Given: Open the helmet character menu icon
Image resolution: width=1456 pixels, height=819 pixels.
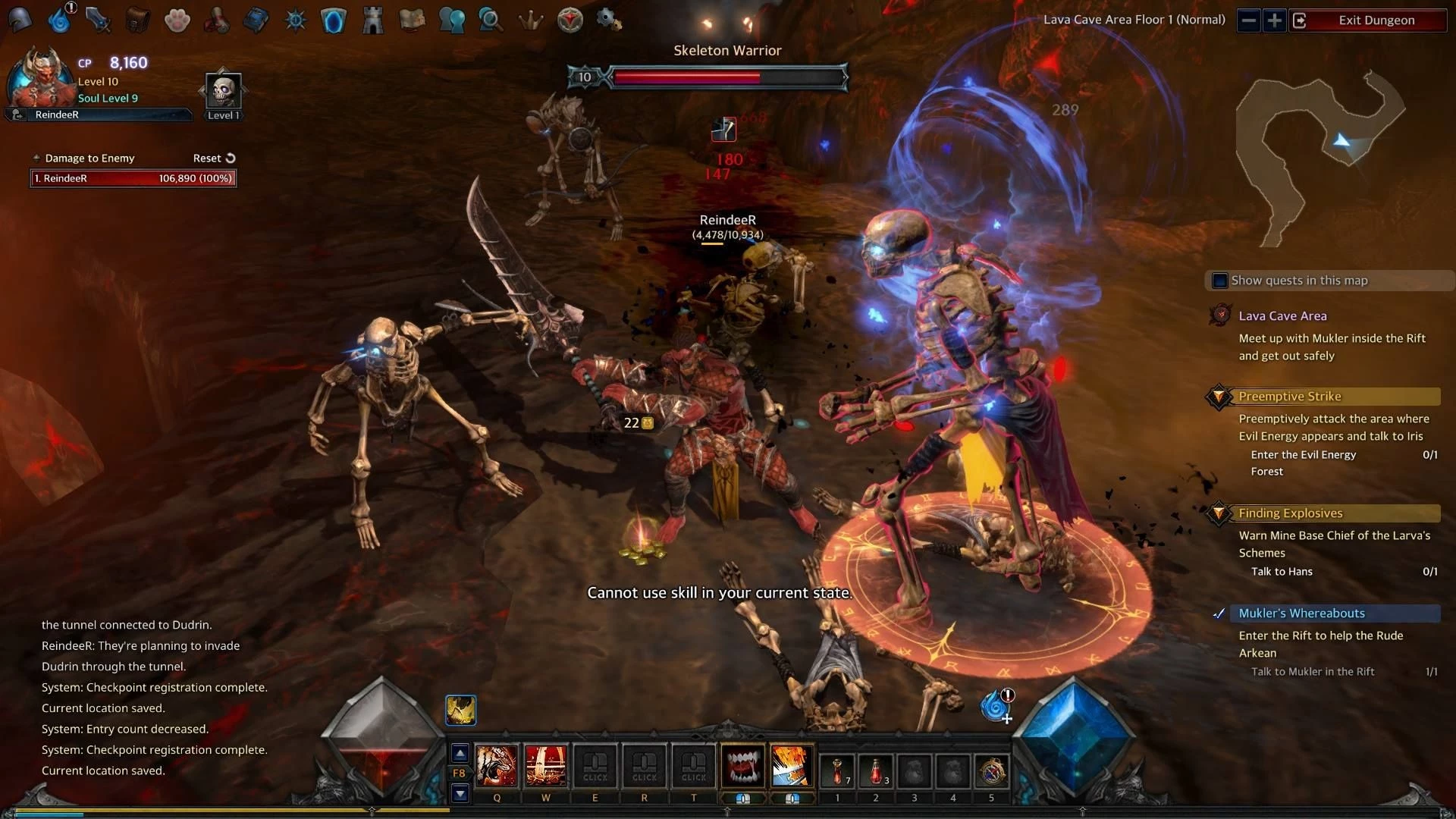Looking at the screenshot, I should [x=20, y=20].
